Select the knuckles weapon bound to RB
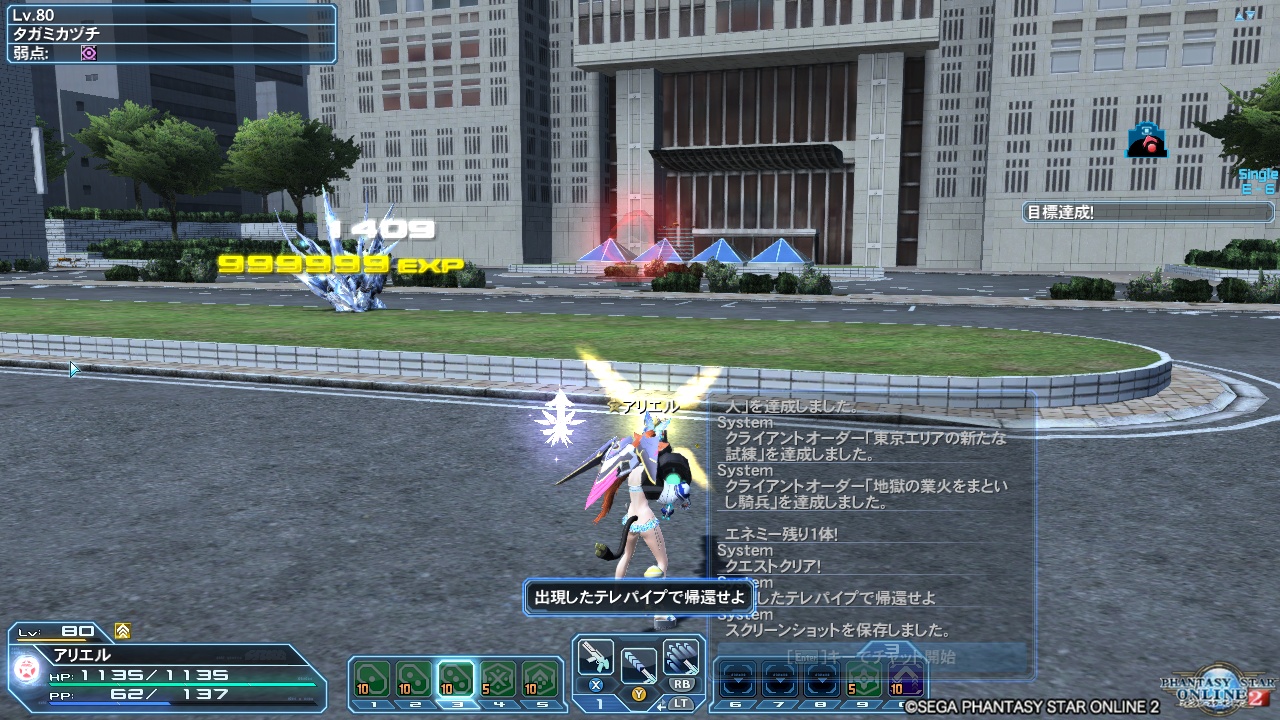Viewport: 1280px width, 720px height. 681,657
